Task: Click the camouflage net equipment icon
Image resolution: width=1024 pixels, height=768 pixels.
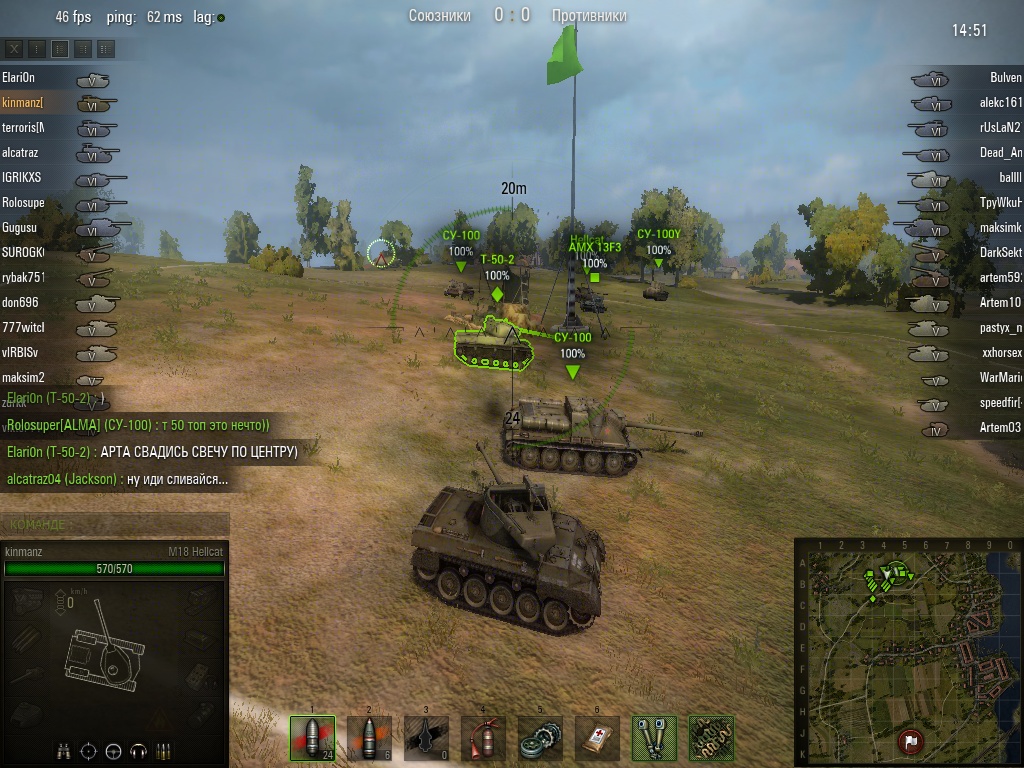Action: click(711, 738)
